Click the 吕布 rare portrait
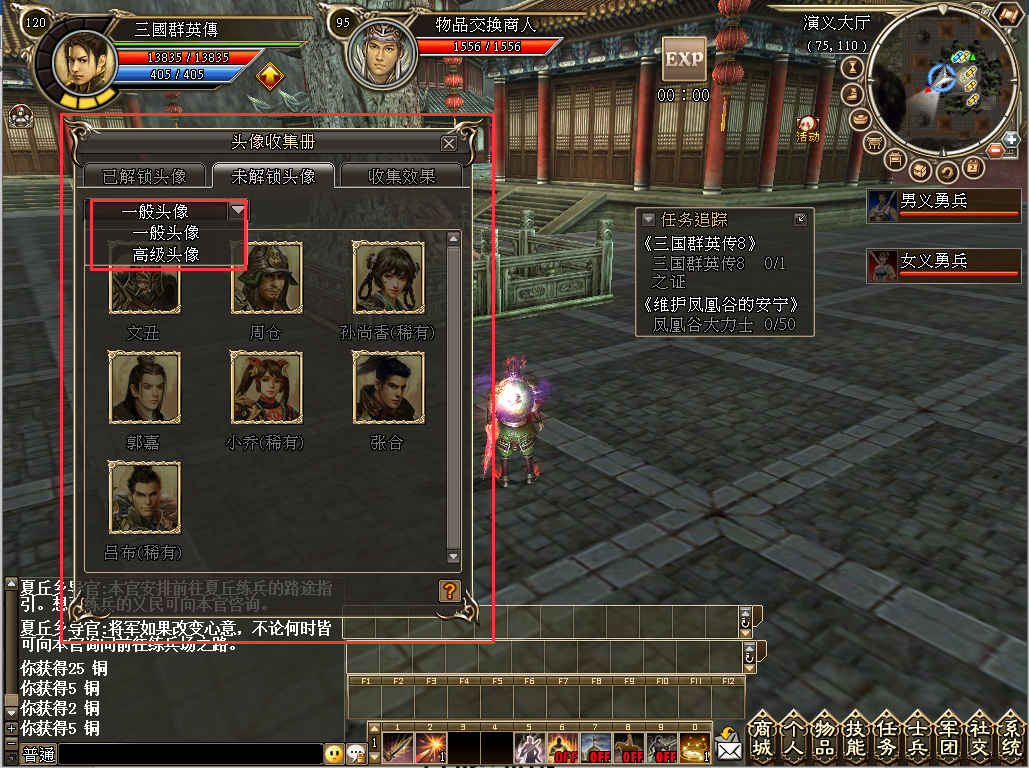Screen dimensions: 1029x768 (144, 497)
